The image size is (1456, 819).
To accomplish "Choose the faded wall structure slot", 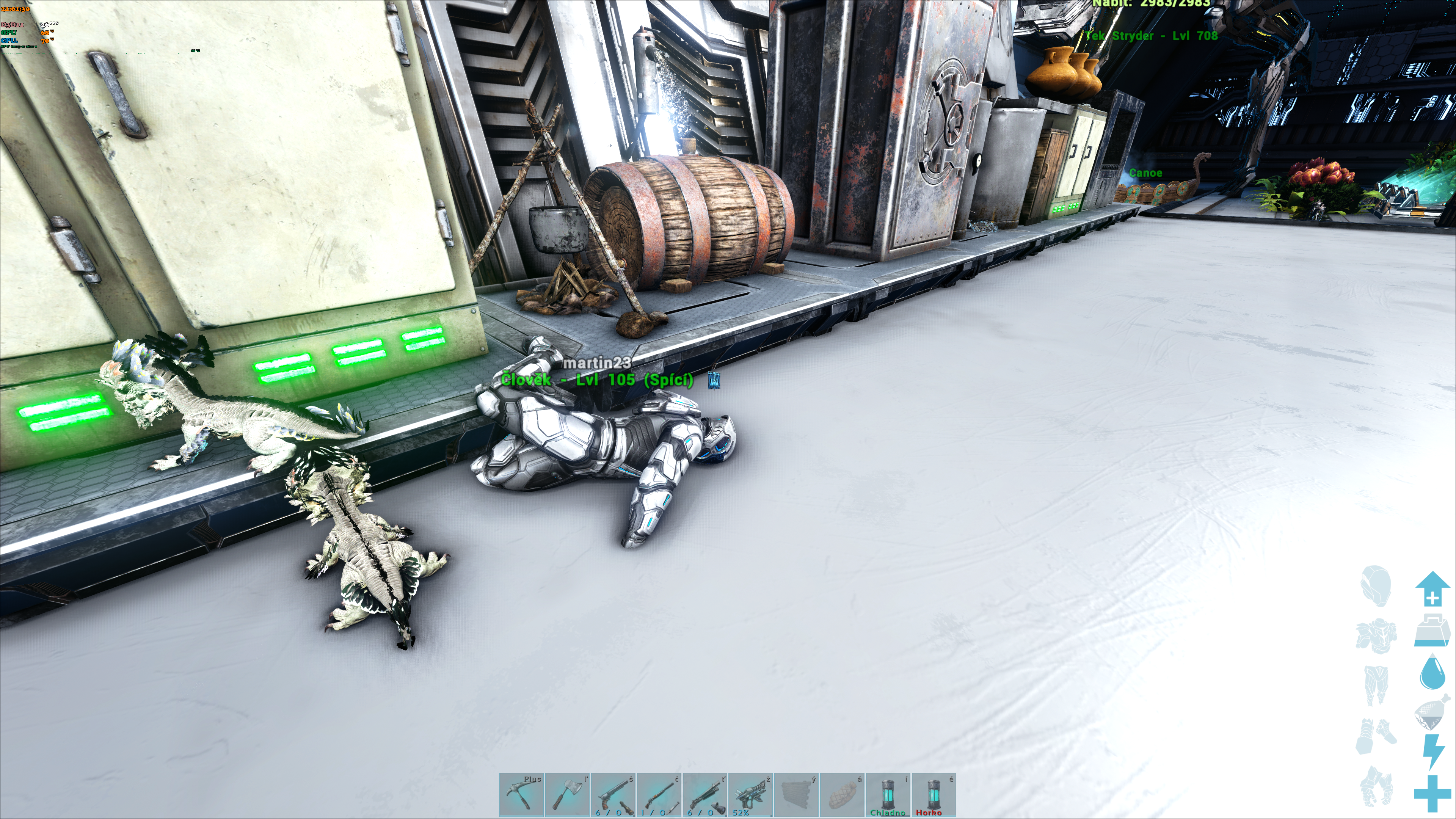I will 796,795.
